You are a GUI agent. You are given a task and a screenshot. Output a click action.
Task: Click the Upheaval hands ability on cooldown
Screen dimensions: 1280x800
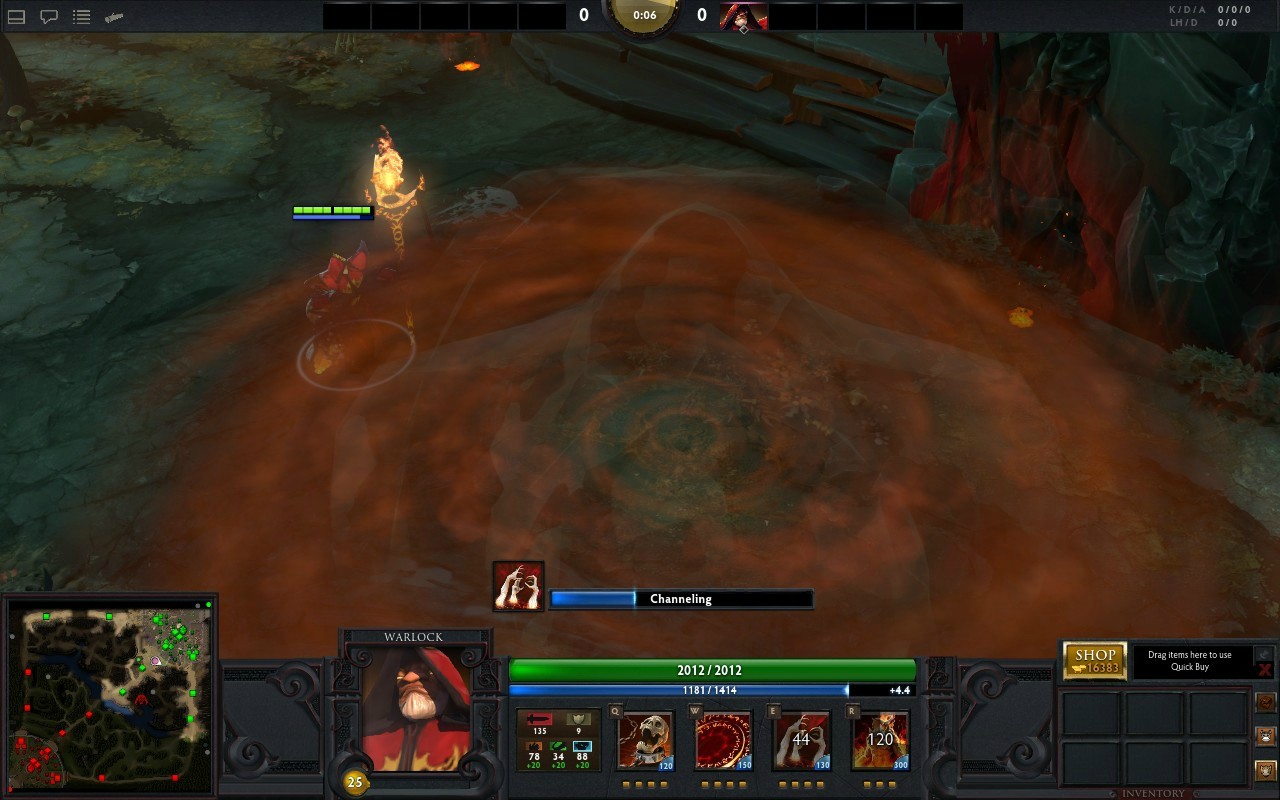pyautogui.click(x=801, y=741)
